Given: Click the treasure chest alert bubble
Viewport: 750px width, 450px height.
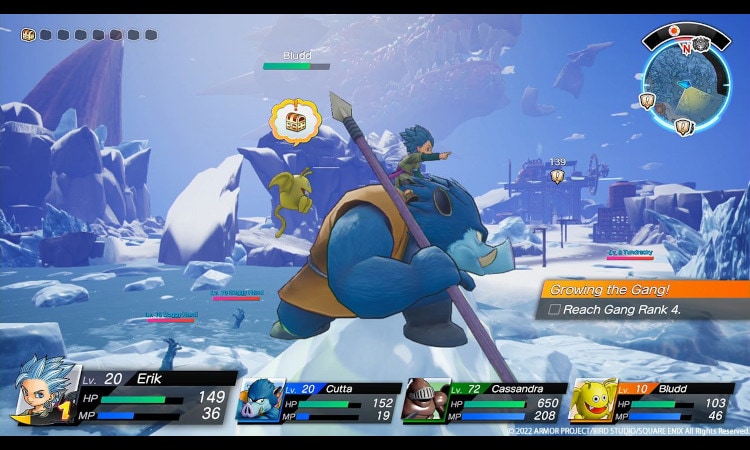Looking at the screenshot, I should point(294,122).
